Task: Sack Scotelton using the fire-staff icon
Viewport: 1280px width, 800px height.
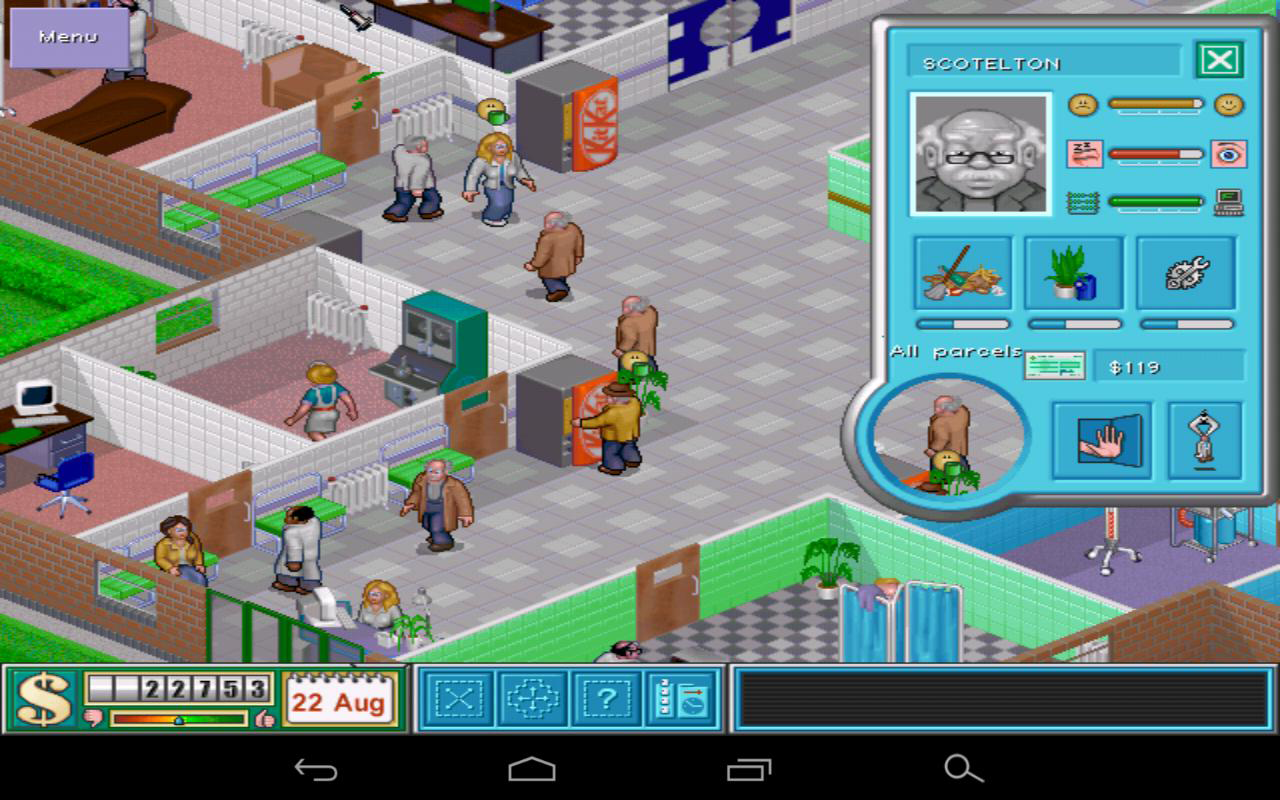Action: 1205,440
